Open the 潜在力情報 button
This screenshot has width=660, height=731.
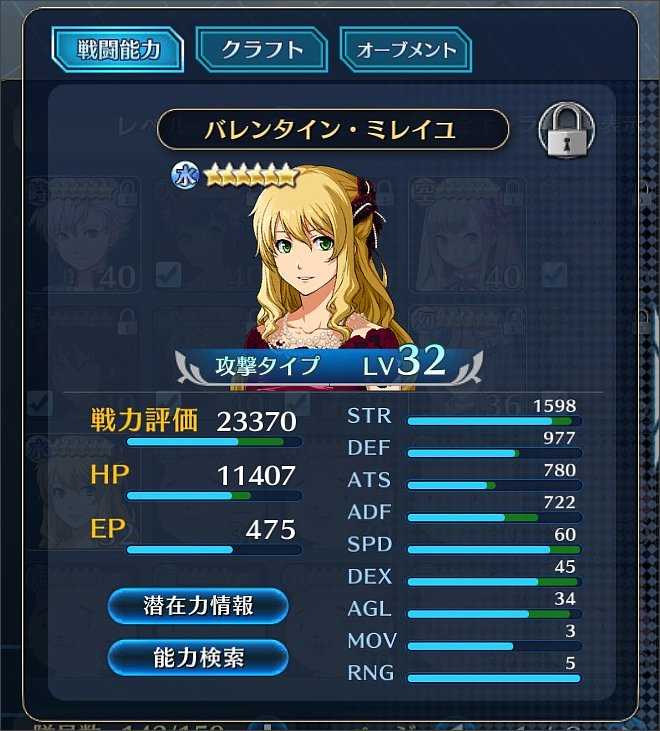(197, 606)
